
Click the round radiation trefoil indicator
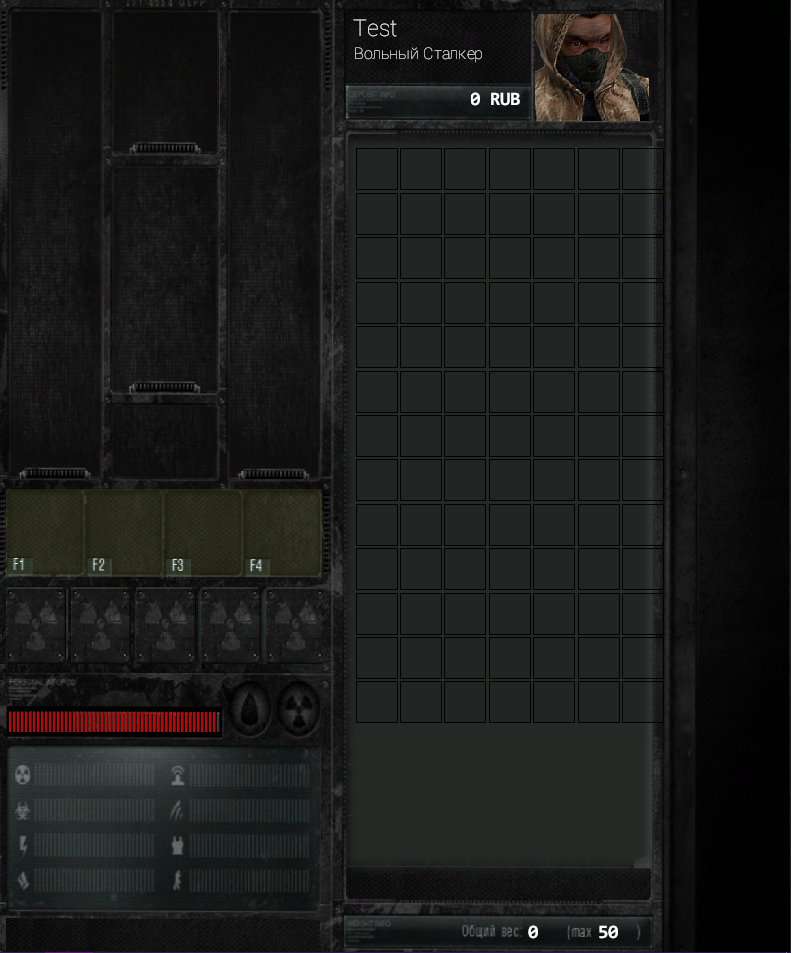point(297,710)
